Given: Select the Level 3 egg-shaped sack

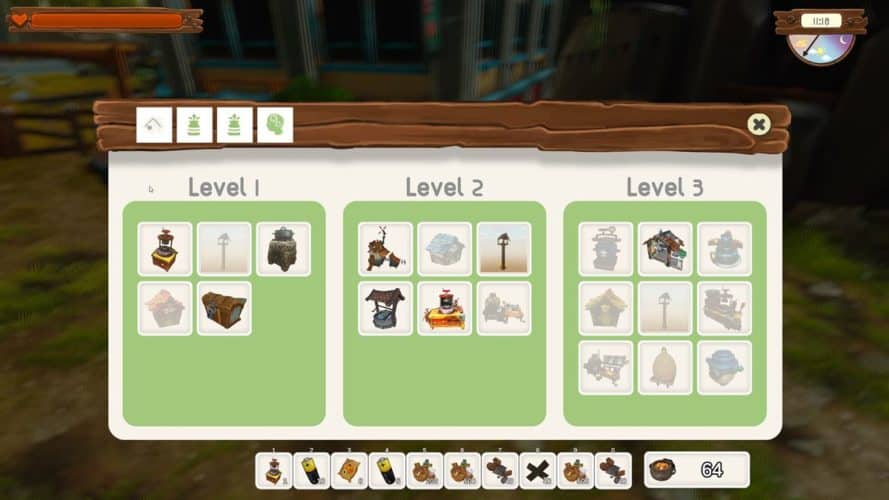Looking at the screenshot, I should click(665, 367).
